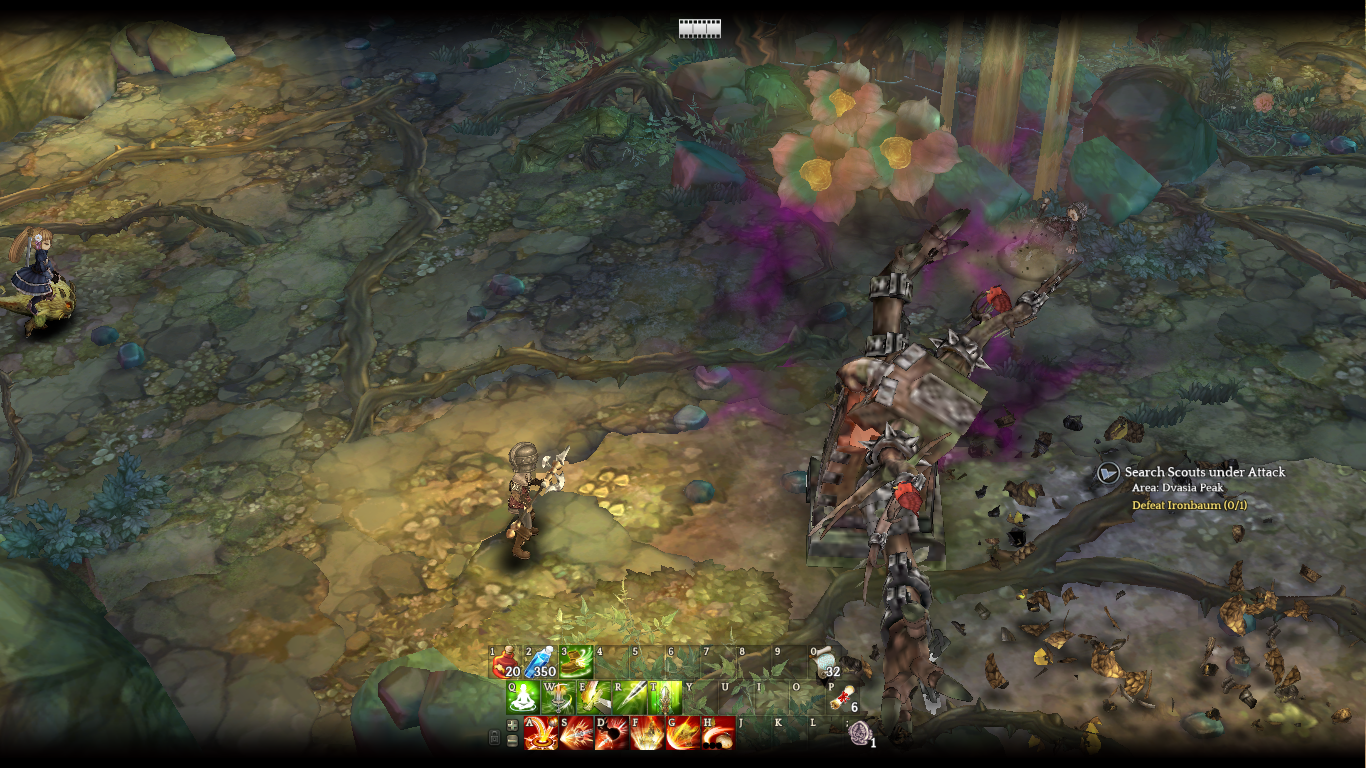Open the Search Scouts under Attack quest
1366x768 pixels.
pos(1204,472)
